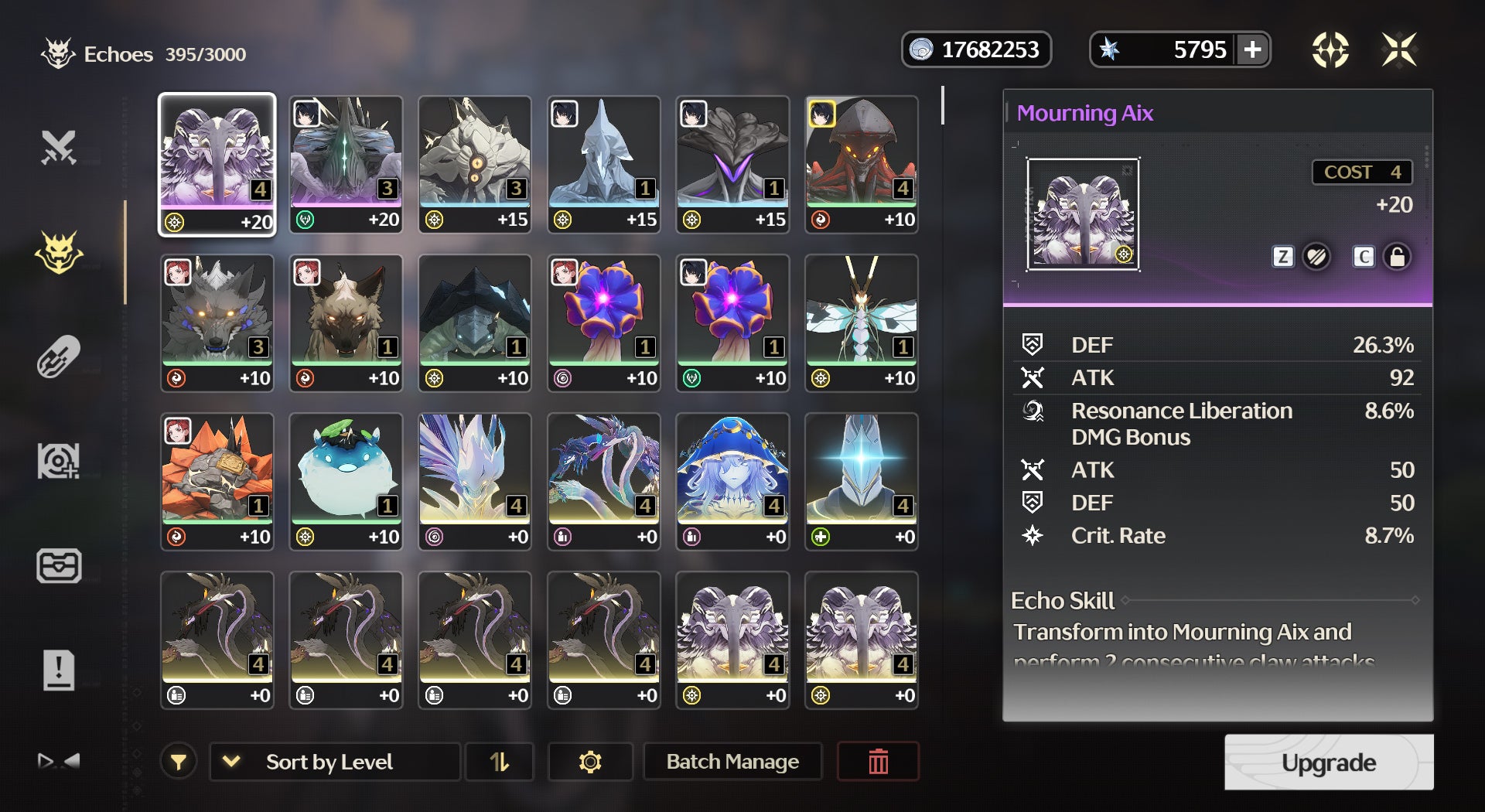
Task: Upgrade the selected Mourning Aix echo
Action: tap(1328, 763)
